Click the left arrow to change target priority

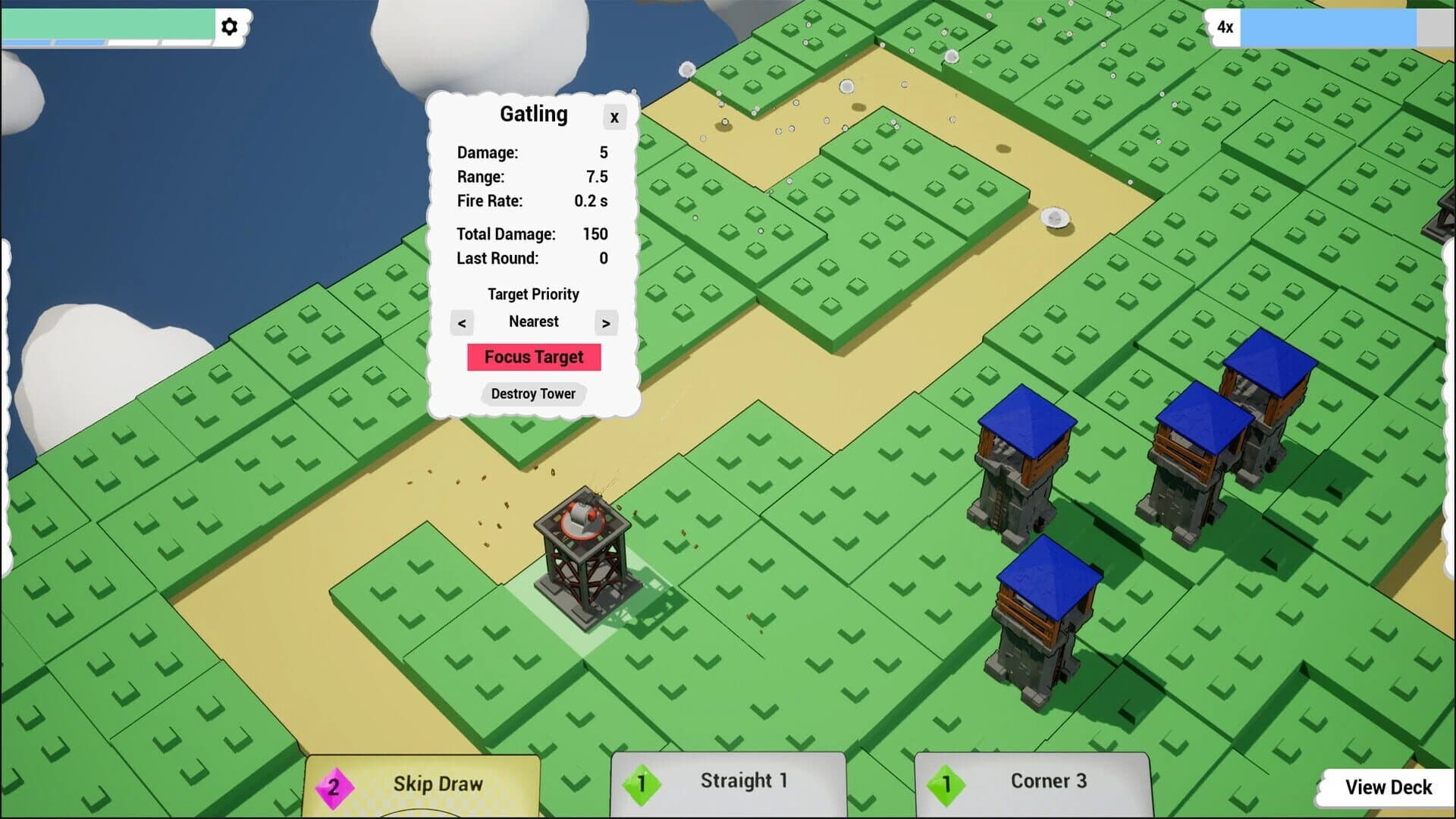[x=463, y=322]
